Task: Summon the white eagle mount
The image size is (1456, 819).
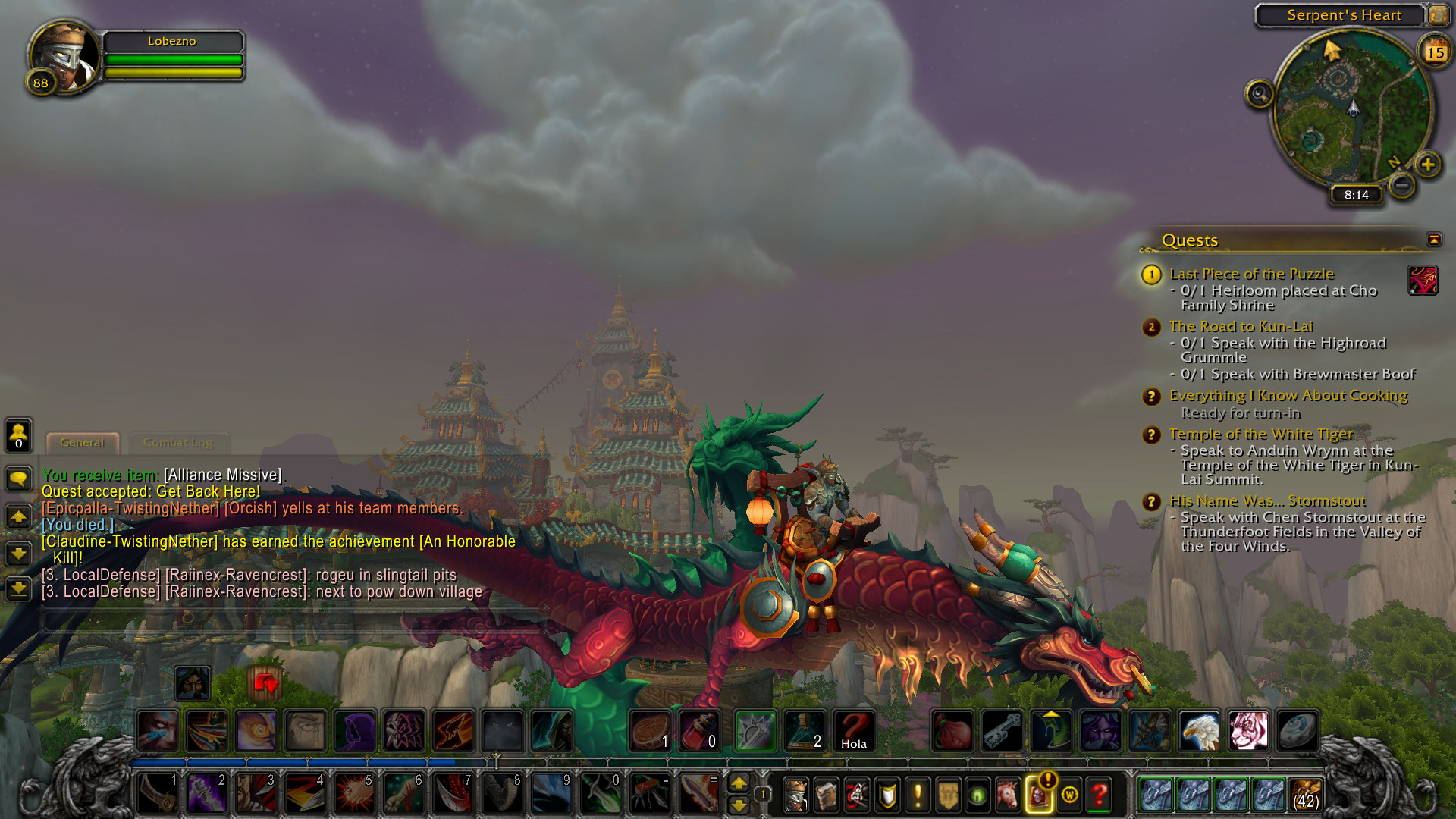Action: point(1199,731)
